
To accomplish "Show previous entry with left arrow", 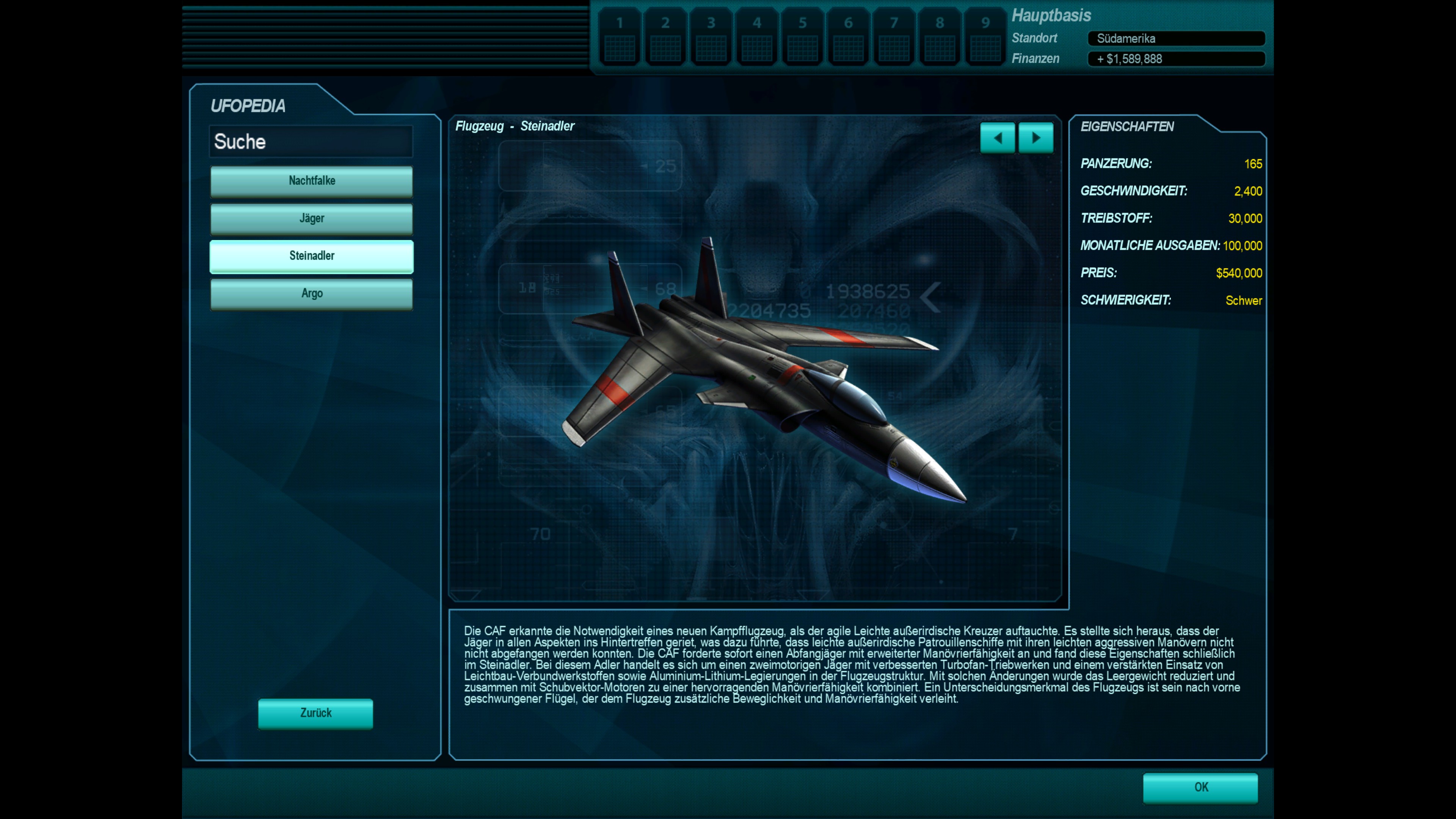I will [x=998, y=138].
